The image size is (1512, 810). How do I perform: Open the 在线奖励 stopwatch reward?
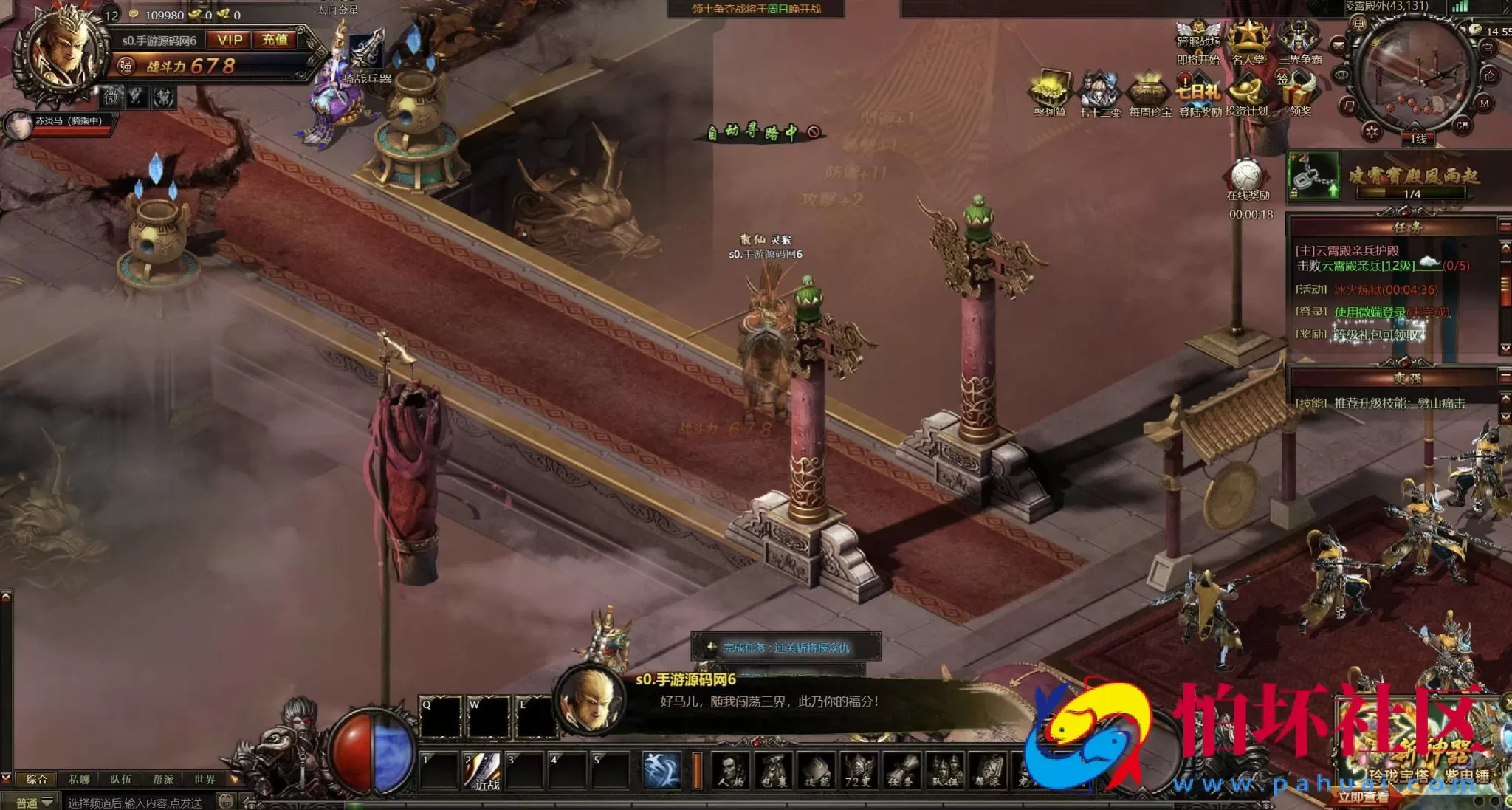tap(1247, 179)
